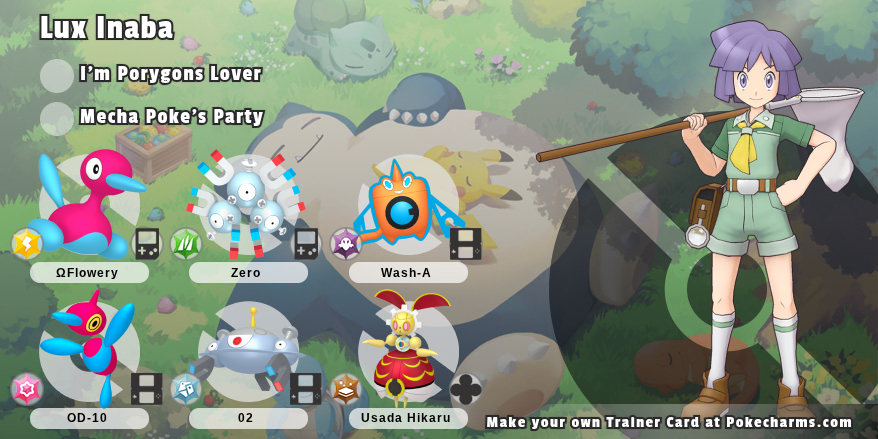Open the Pokecharms.com trainer card link

click(669, 422)
